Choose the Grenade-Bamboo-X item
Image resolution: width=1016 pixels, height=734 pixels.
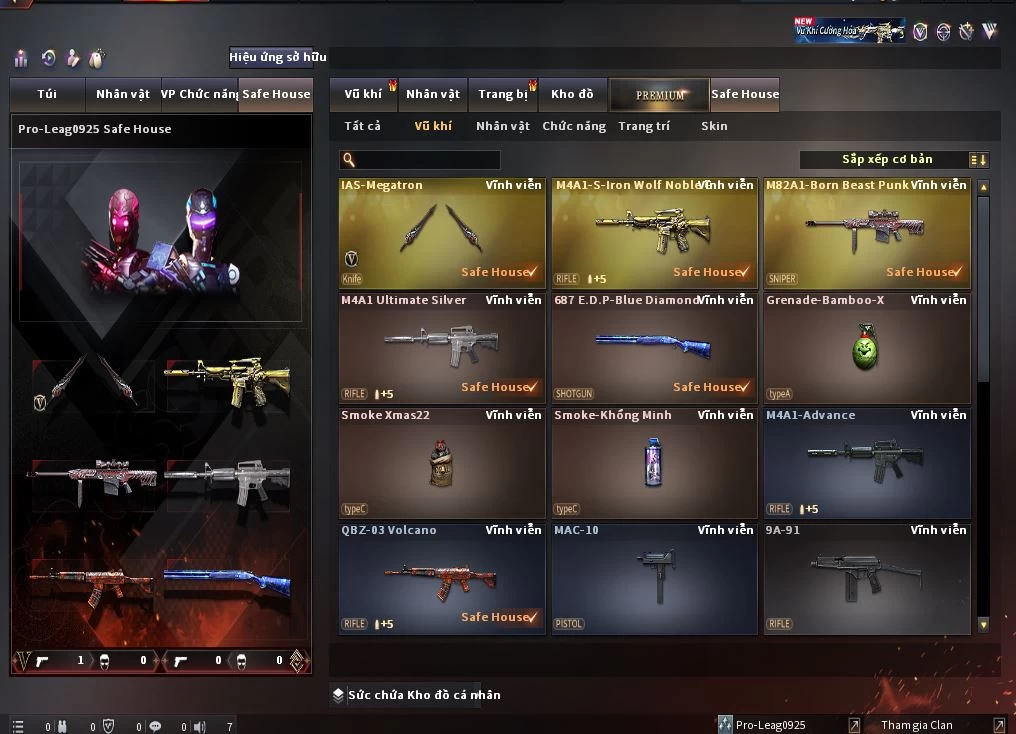pos(866,348)
